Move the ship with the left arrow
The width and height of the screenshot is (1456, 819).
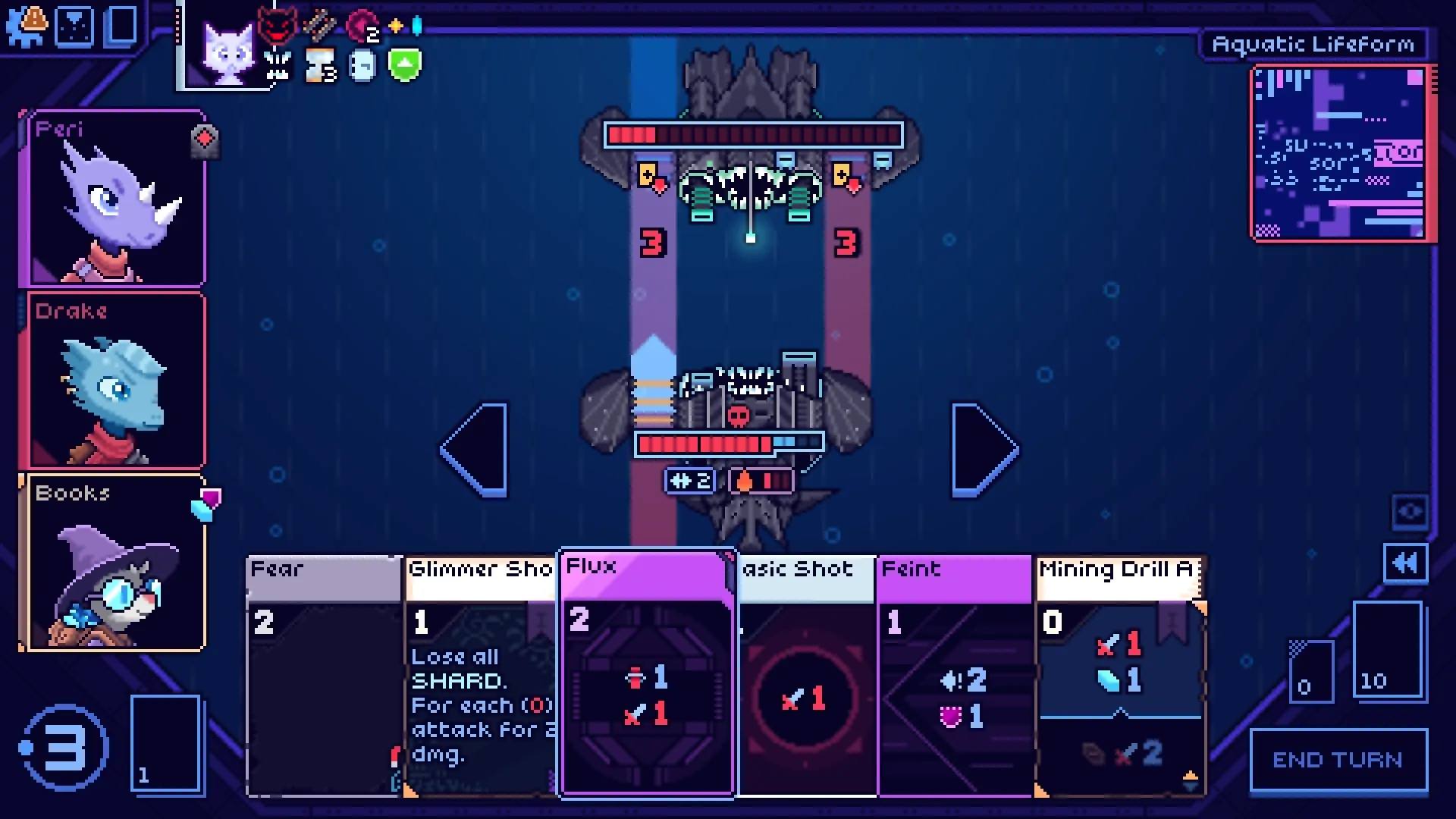[475, 450]
